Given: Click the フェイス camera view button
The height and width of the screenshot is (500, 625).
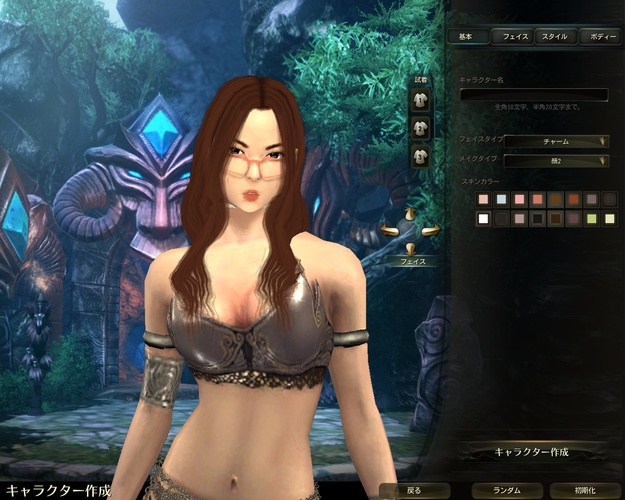Looking at the screenshot, I should click(413, 261).
